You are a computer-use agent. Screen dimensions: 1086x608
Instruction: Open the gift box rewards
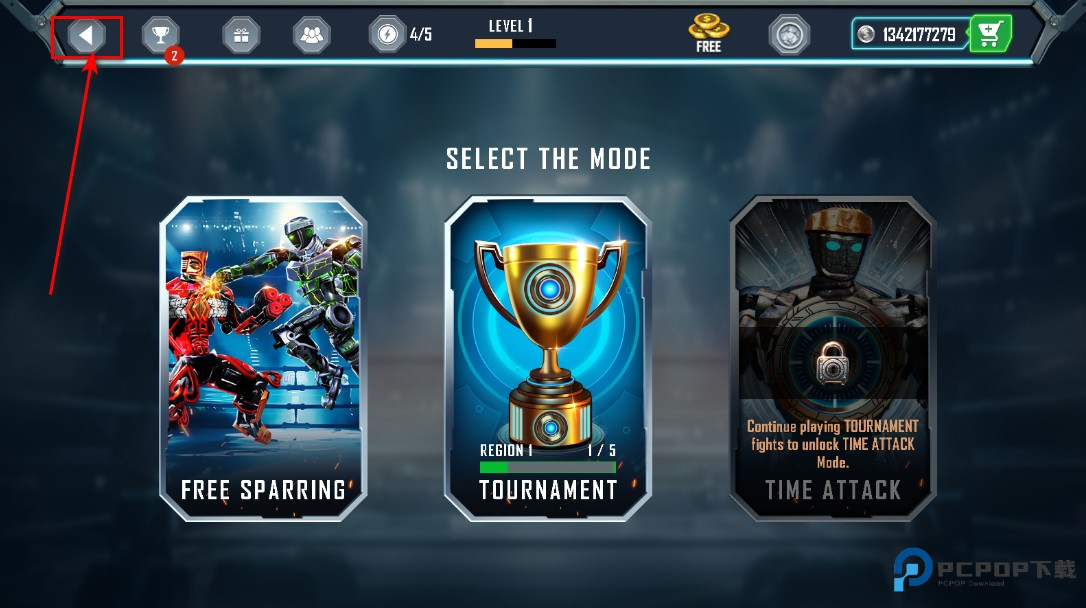pyautogui.click(x=240, y=36)
